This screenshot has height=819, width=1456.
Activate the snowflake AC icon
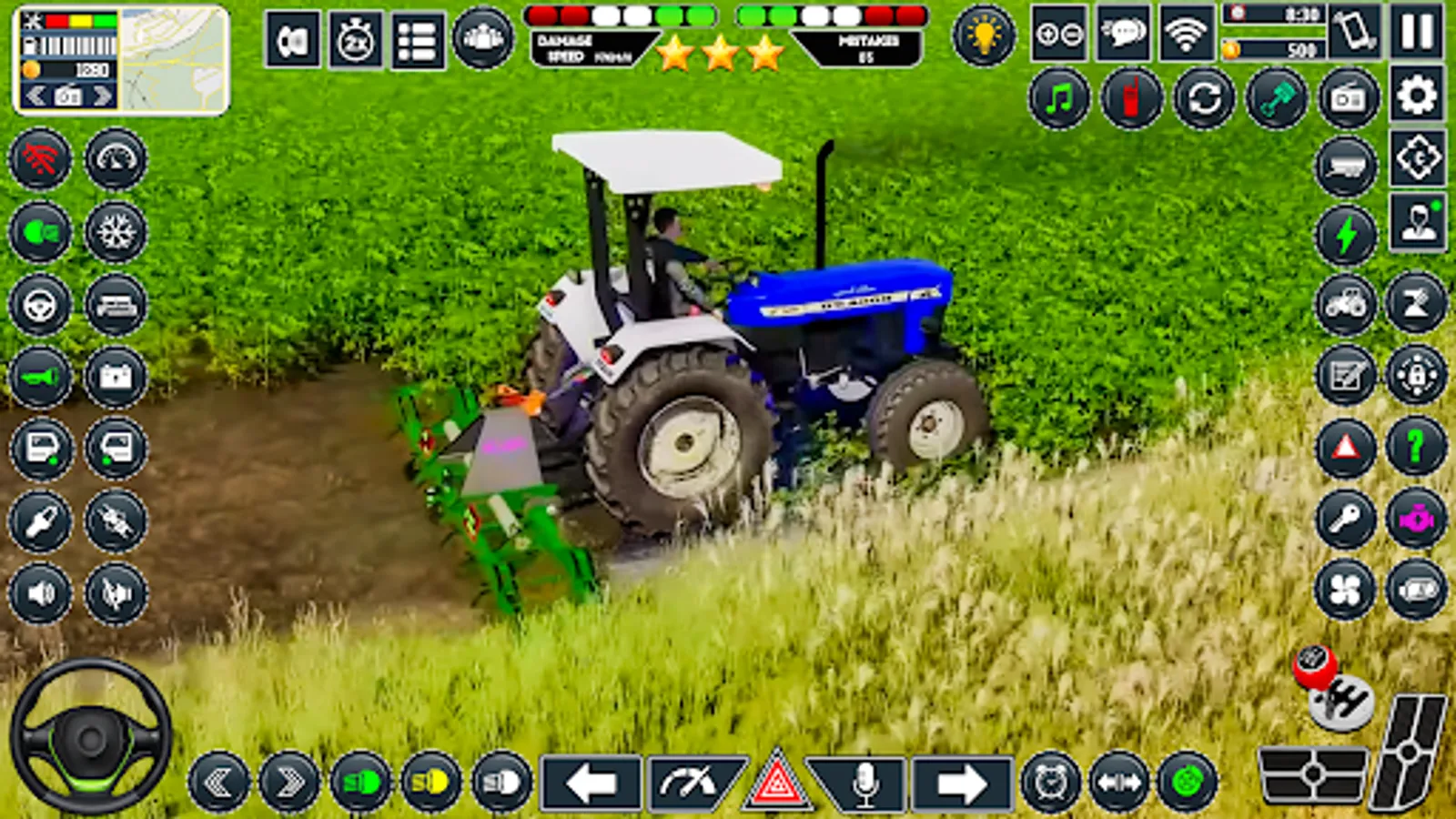(x=114, y=233)
